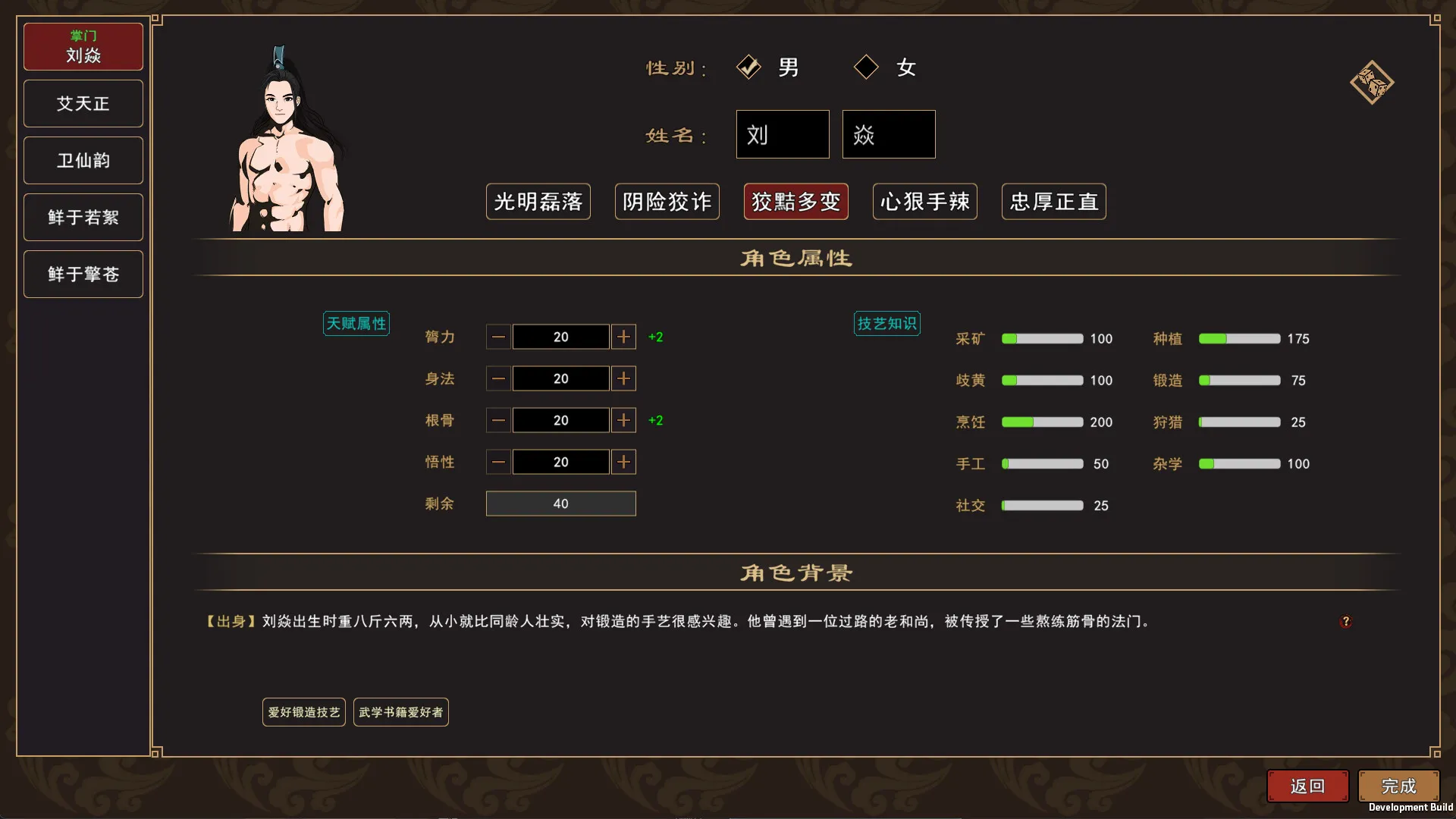Open the help tooltip beside character background
The image size is (1456, 819).
click(1347, 621)
